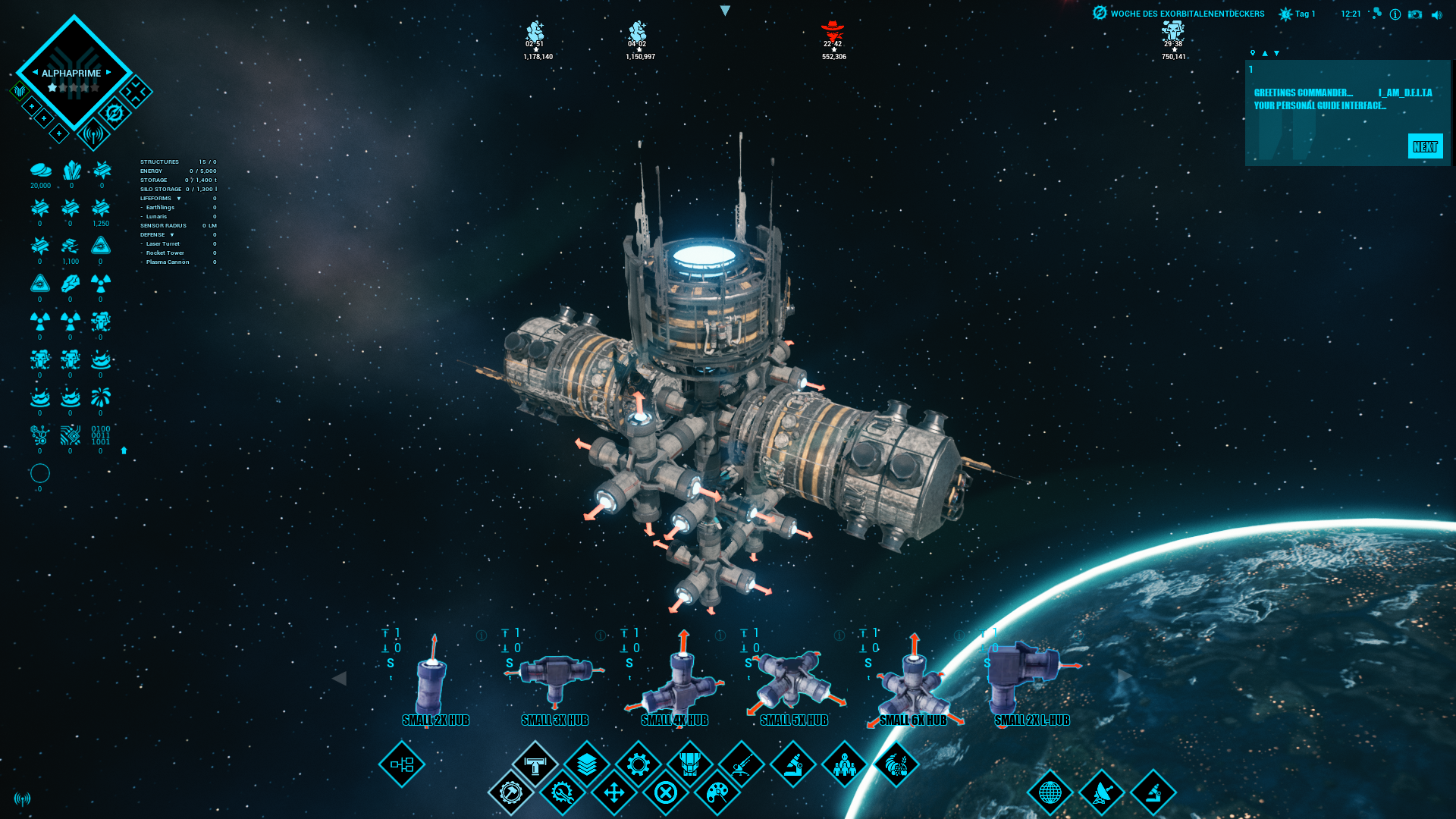Click the circled X demolish tool

click(666, 793)
